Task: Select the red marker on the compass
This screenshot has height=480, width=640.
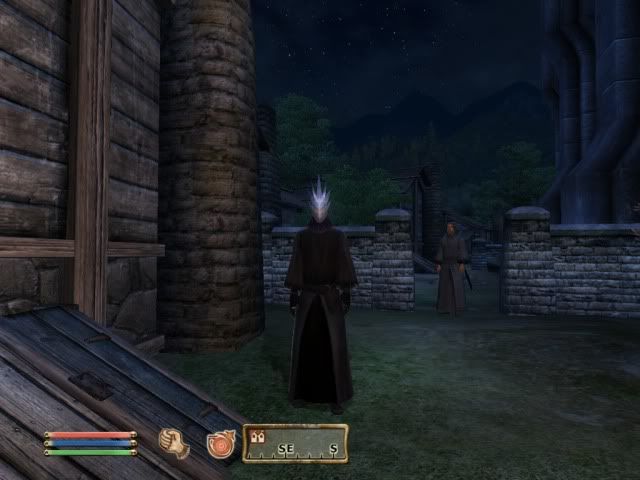Action: click(257, 436)
